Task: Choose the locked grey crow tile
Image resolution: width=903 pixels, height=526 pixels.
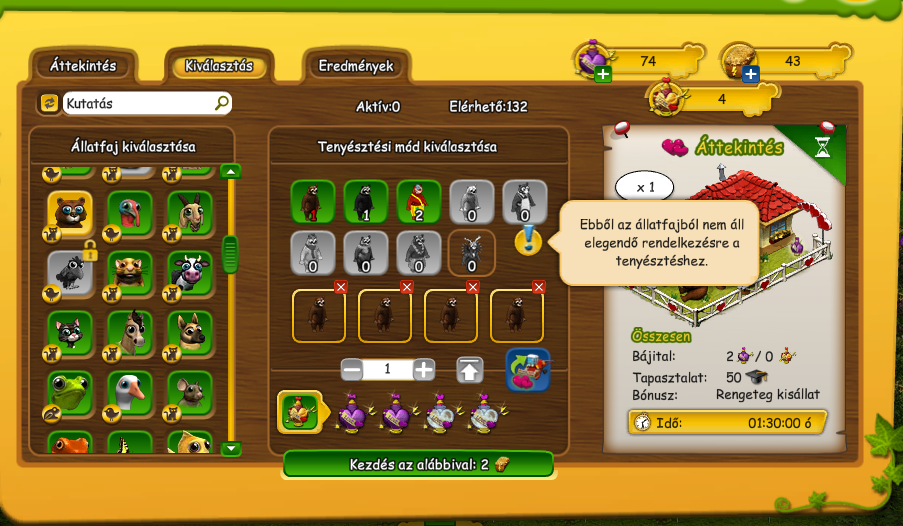Action: (x=70, y=272)
